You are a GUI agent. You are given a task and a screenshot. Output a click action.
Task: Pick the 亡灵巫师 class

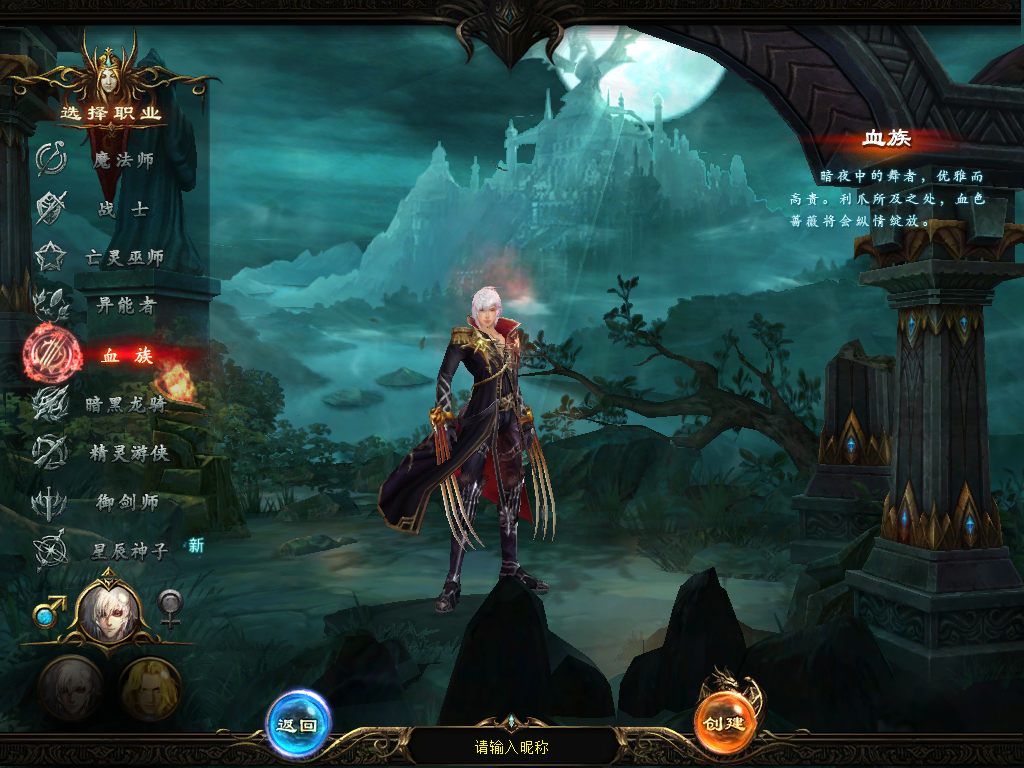122,258
